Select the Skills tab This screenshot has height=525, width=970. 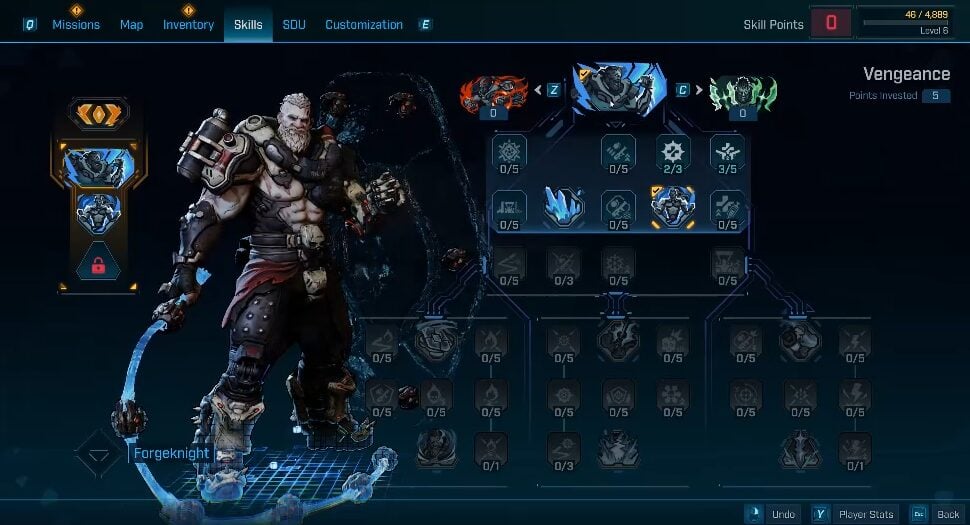[x=248, y=24]
